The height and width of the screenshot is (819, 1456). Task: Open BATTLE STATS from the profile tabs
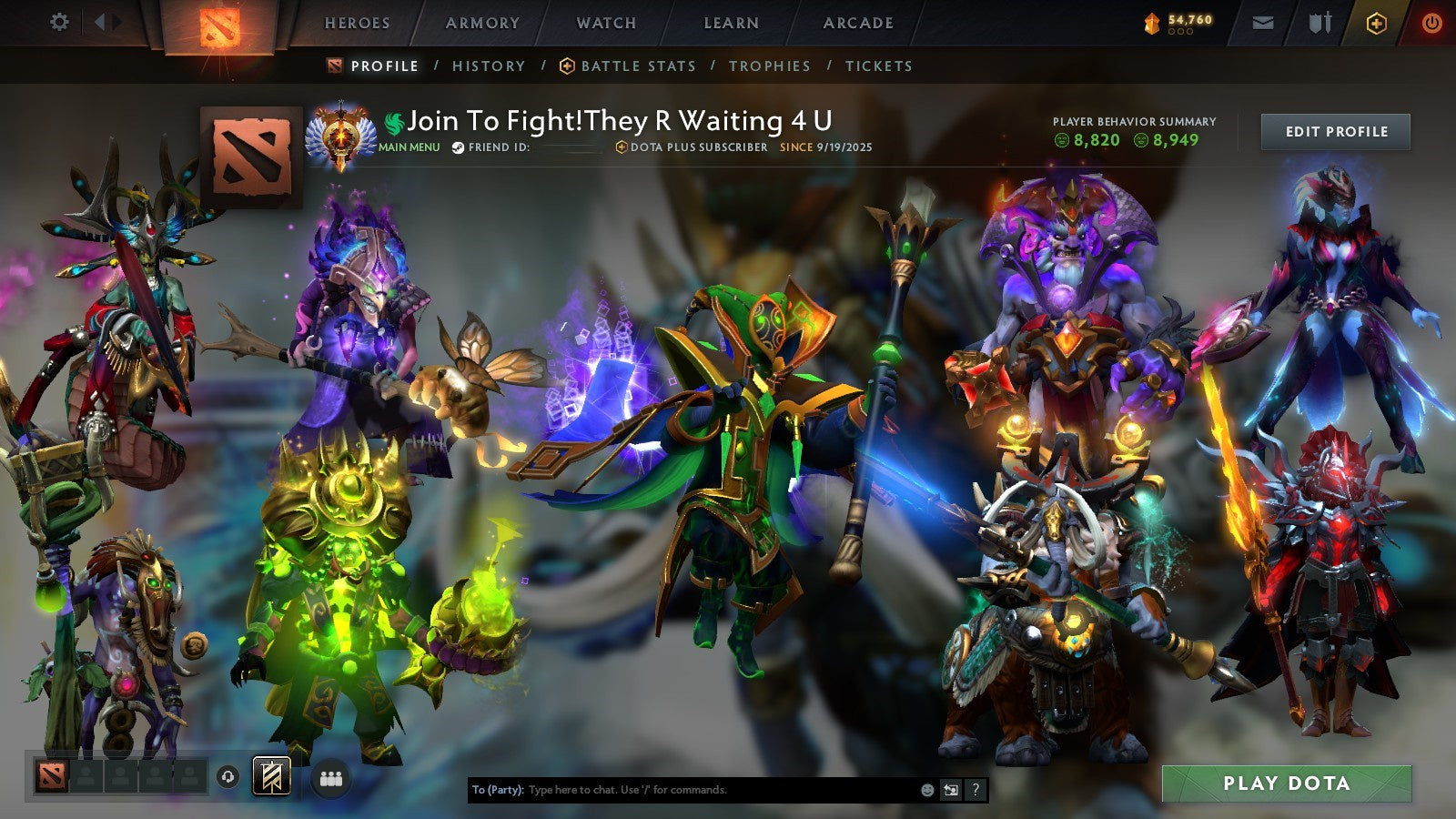637,66
